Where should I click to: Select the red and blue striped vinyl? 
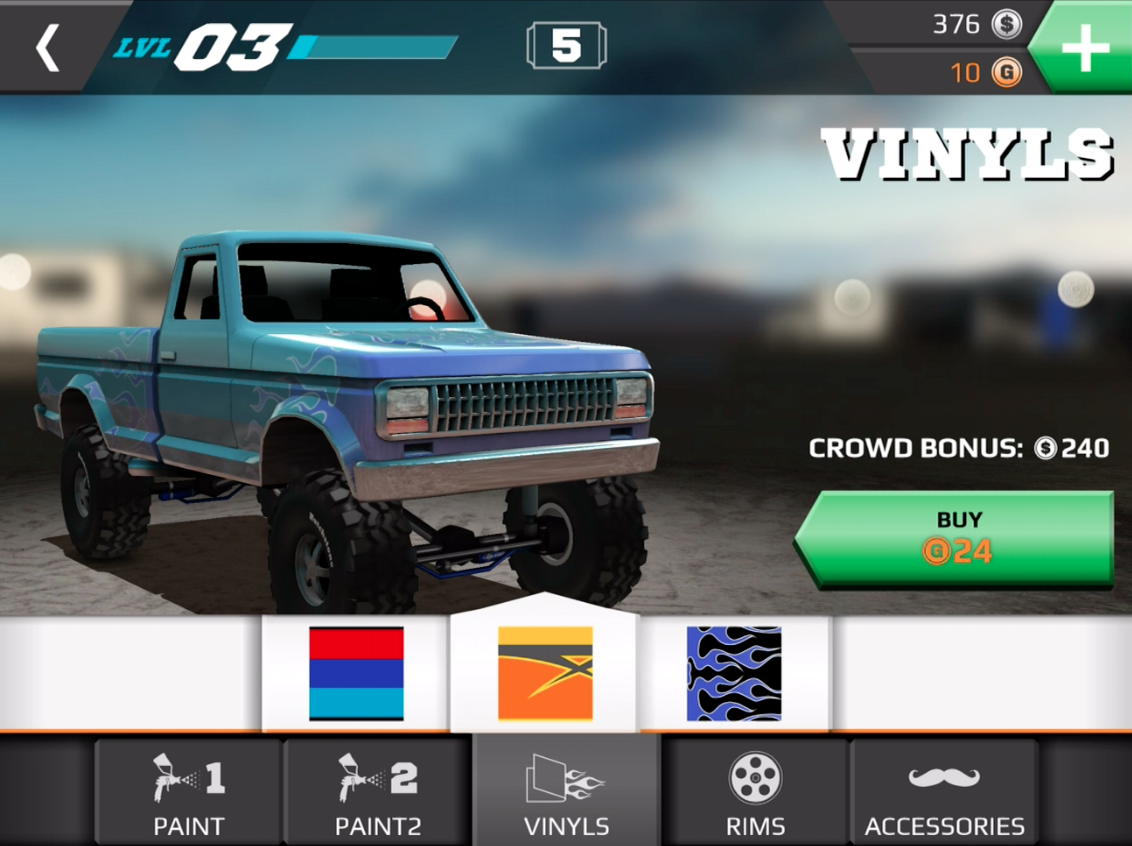[356, 673]
